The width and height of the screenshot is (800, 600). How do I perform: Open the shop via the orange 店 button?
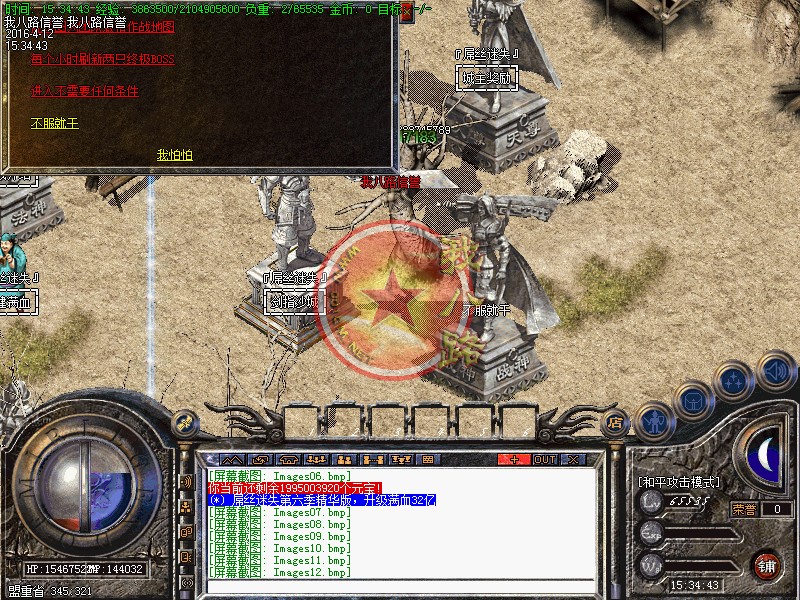[615, 424]
